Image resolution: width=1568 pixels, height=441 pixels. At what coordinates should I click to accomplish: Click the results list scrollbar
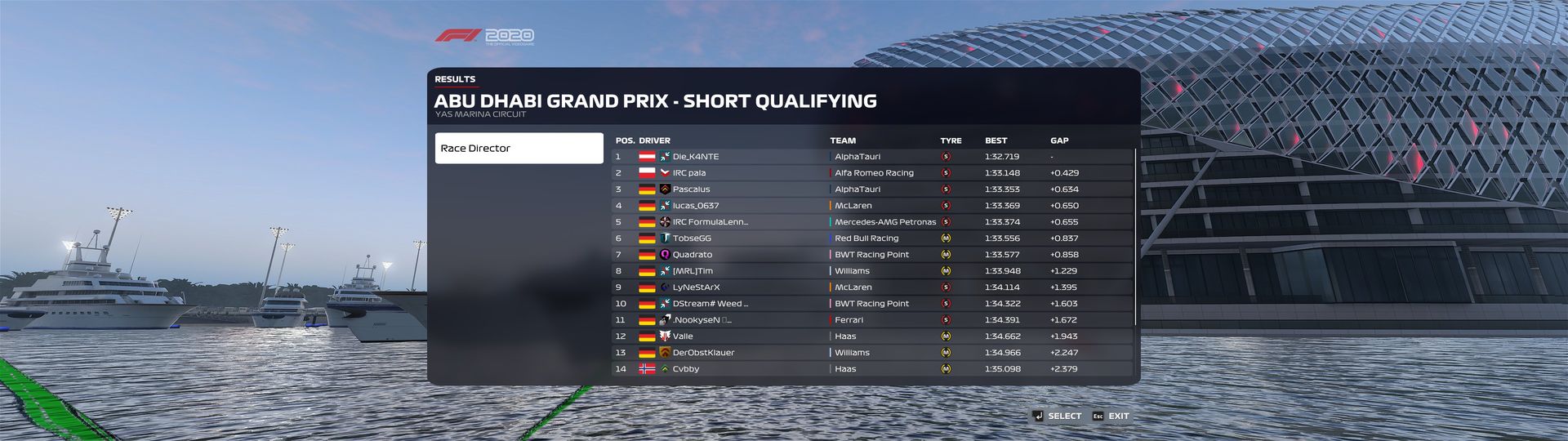pyautogui.click(x=1135, y=237)
